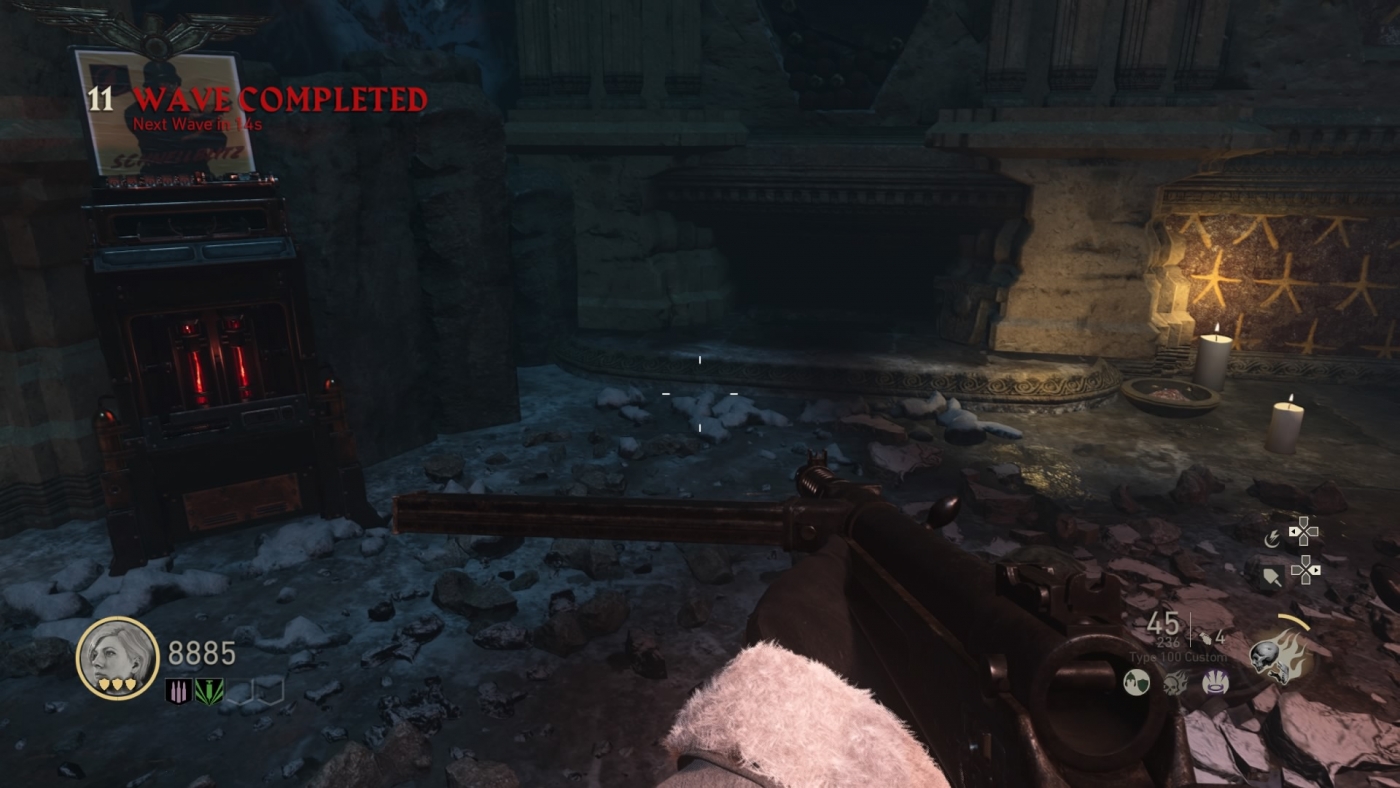Image resolution: width=1400 pixels, height=788 pixels.
Task: Click the purple bullet ammo perk icon
Action: (x=177, y=690)
